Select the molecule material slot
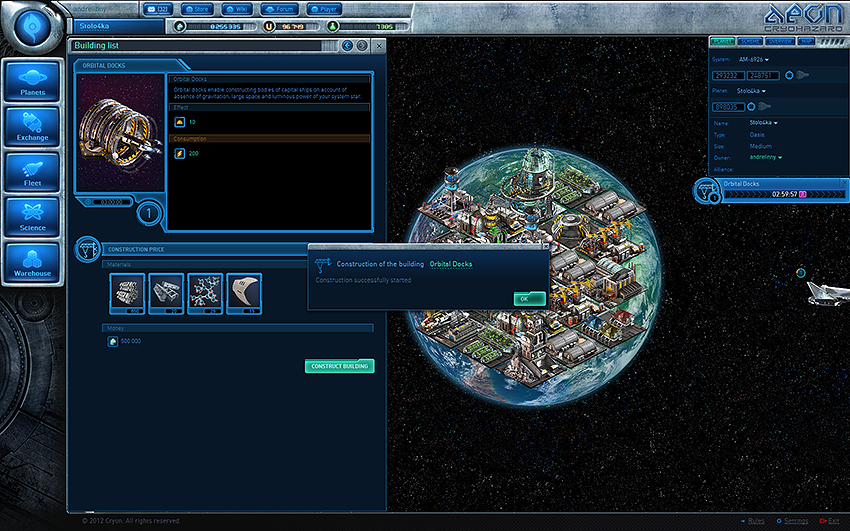 tap(206, 293)
